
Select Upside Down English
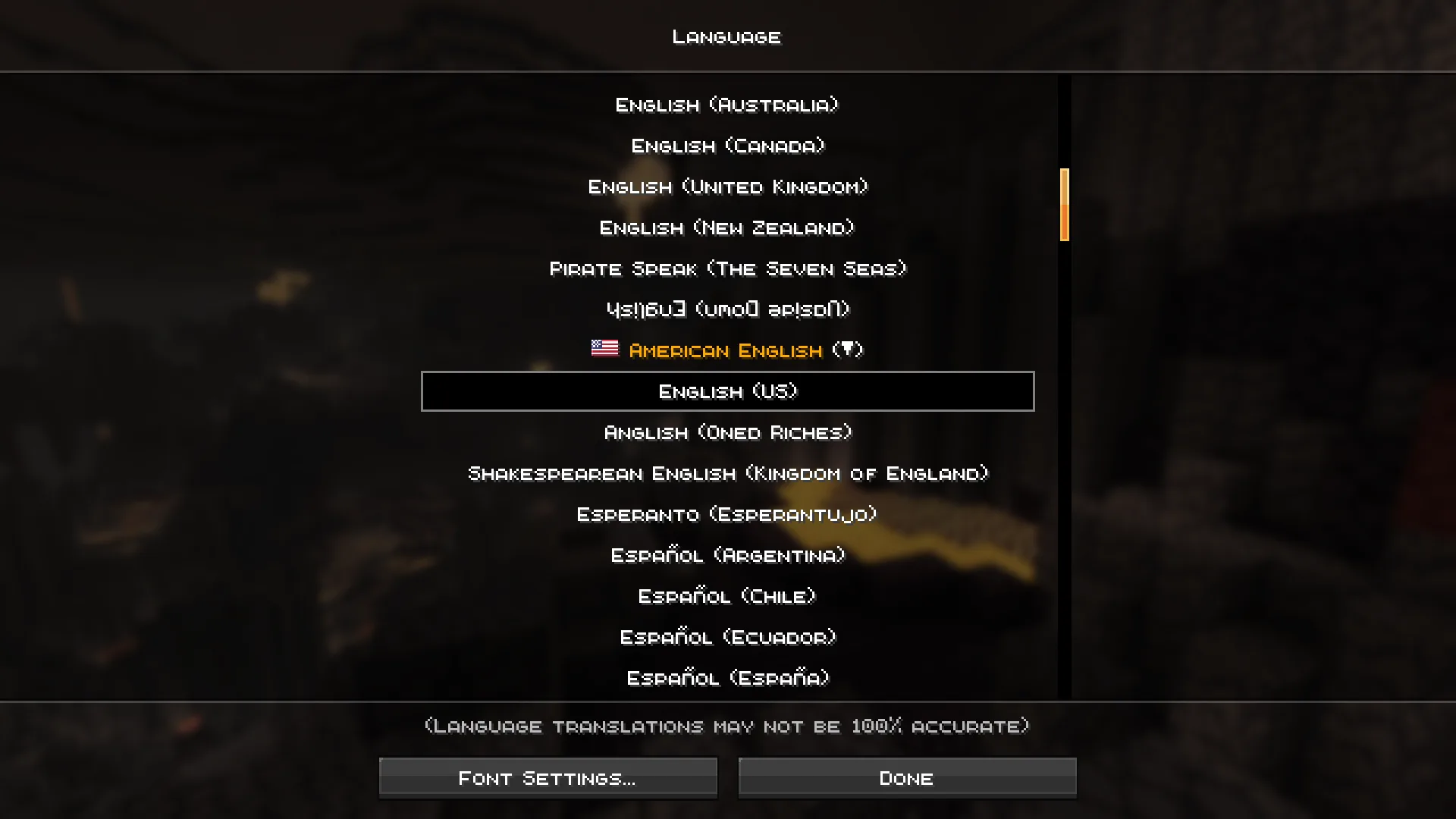click(726, 309)
